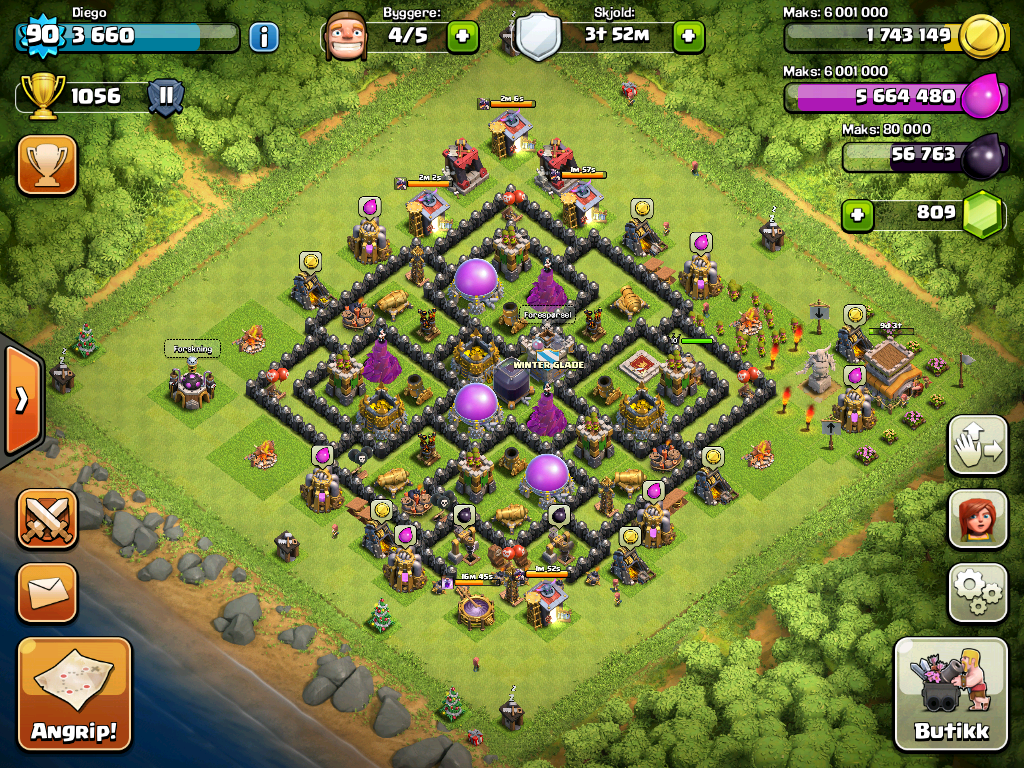Click the level 90 experience star badge
The image size is (1024, 768).
[x=41, y=35]
